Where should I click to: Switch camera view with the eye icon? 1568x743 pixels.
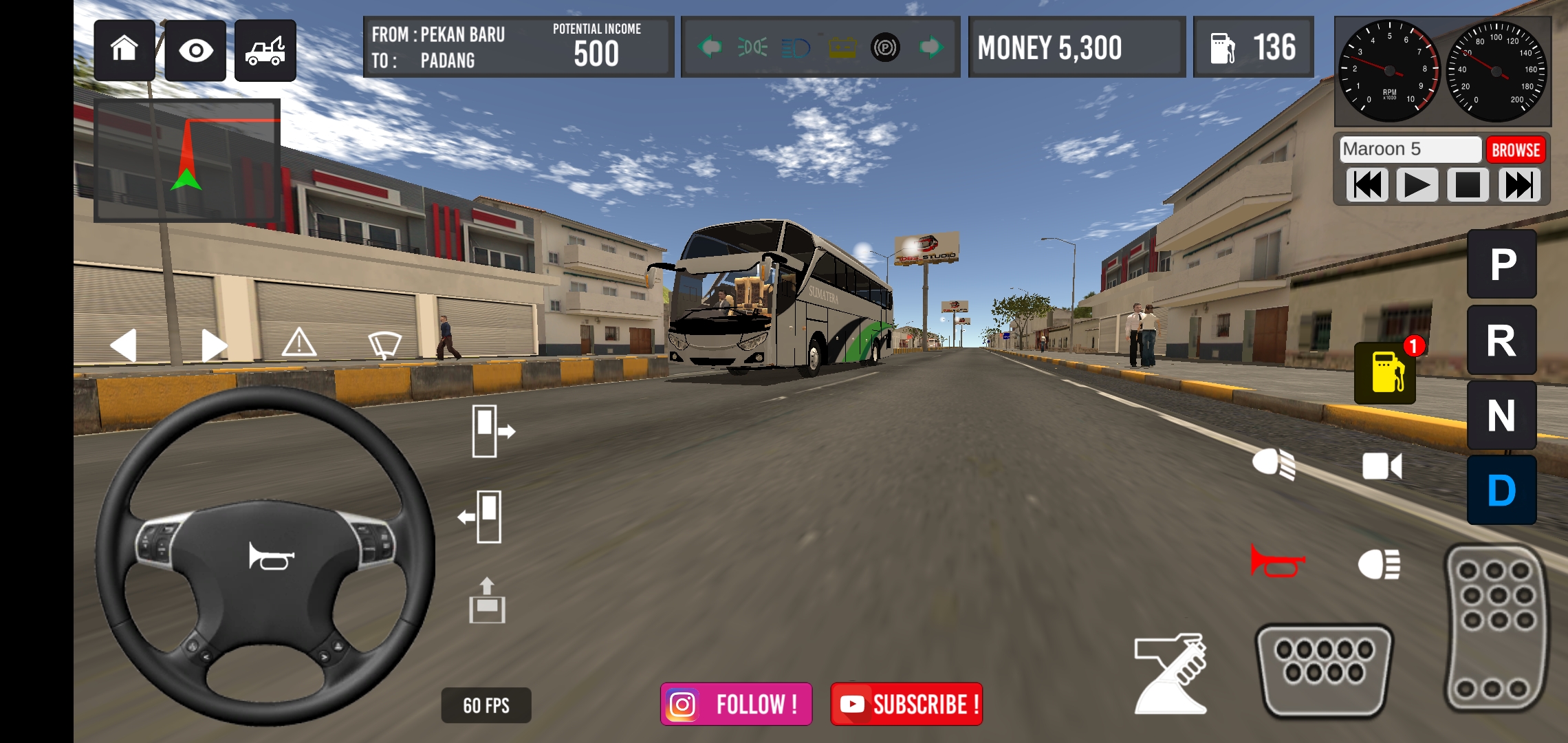197,50
